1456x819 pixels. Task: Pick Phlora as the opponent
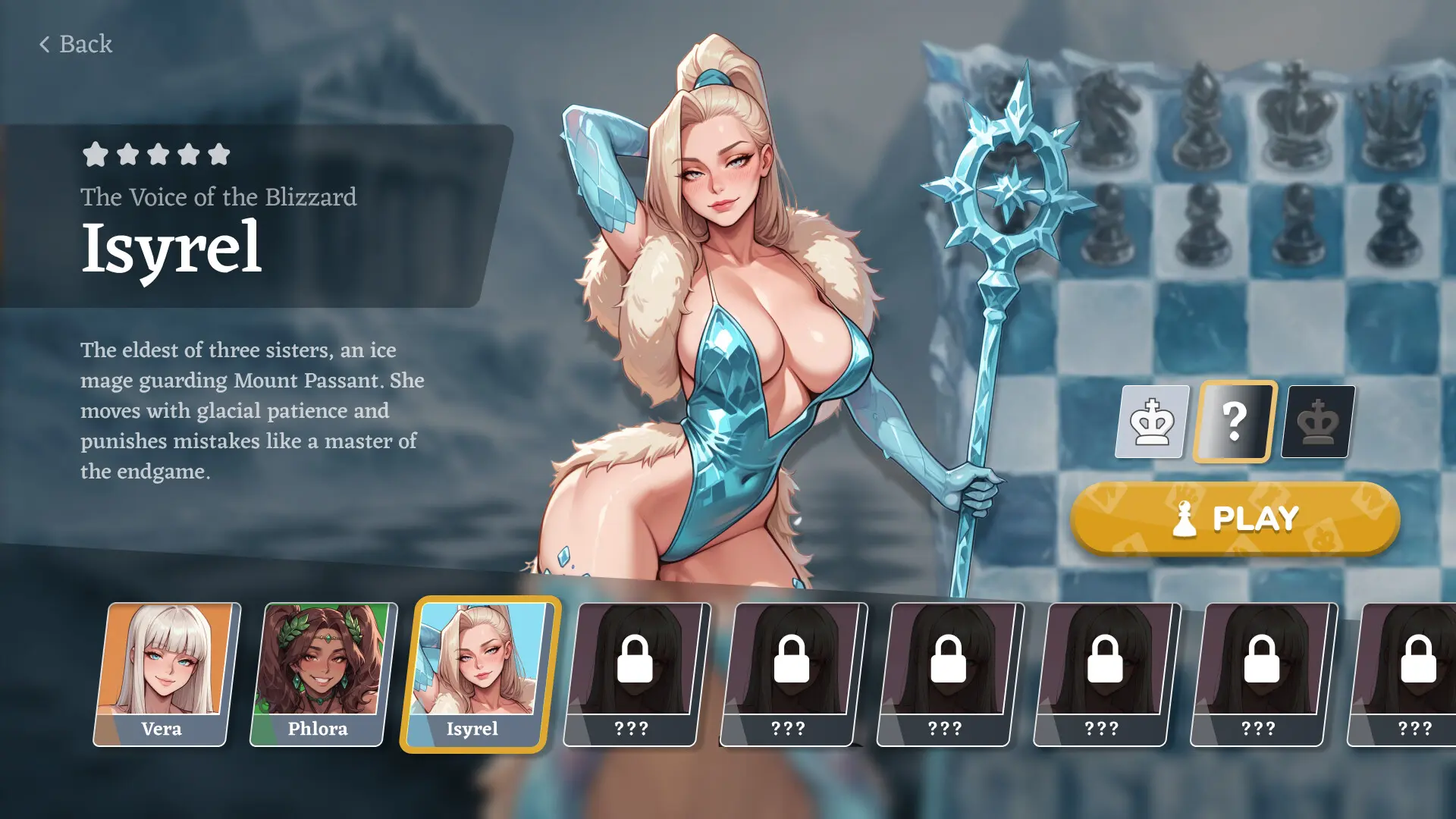[x=322, y=673]
